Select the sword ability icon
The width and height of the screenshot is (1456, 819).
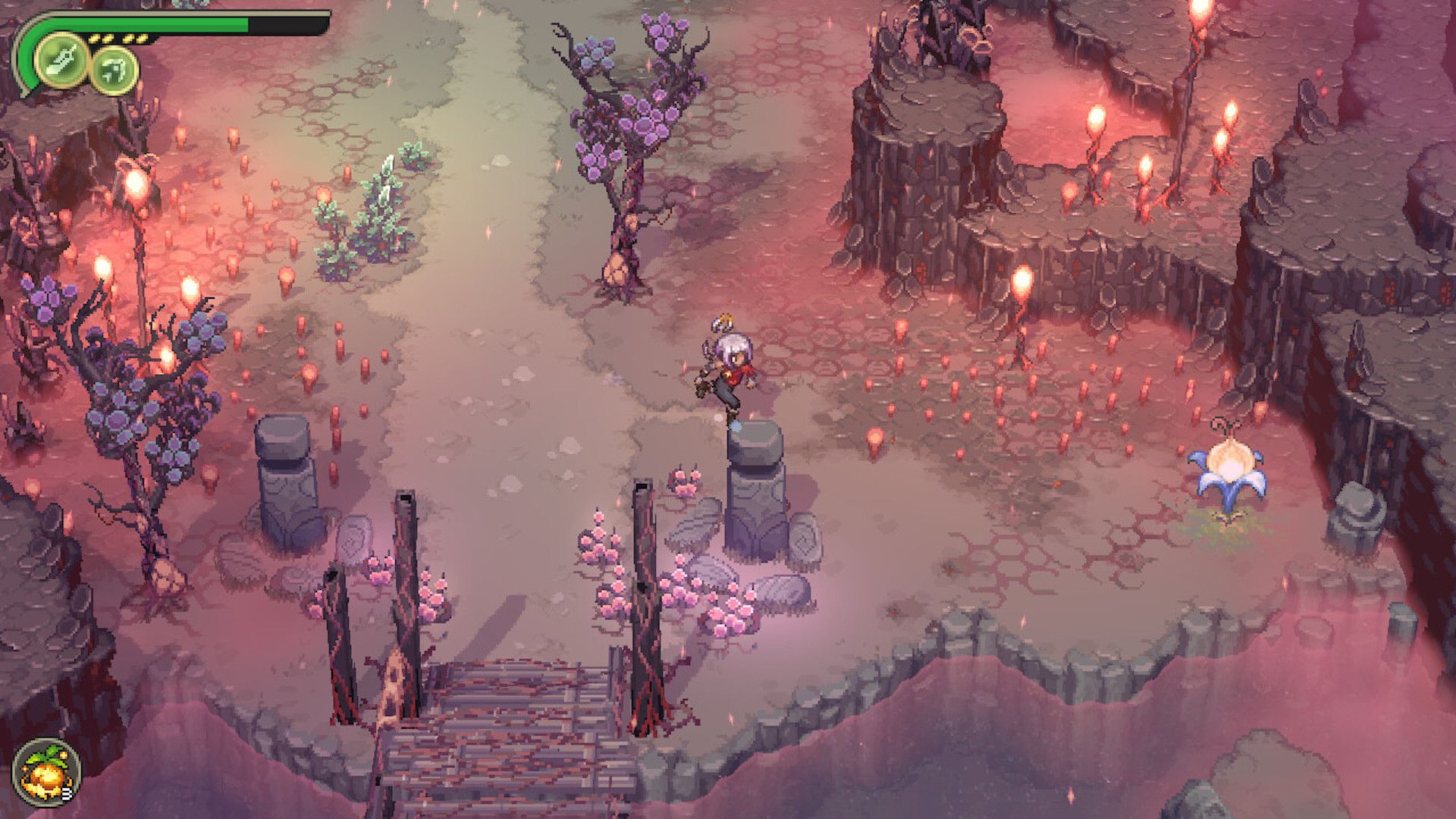[62, 61]
